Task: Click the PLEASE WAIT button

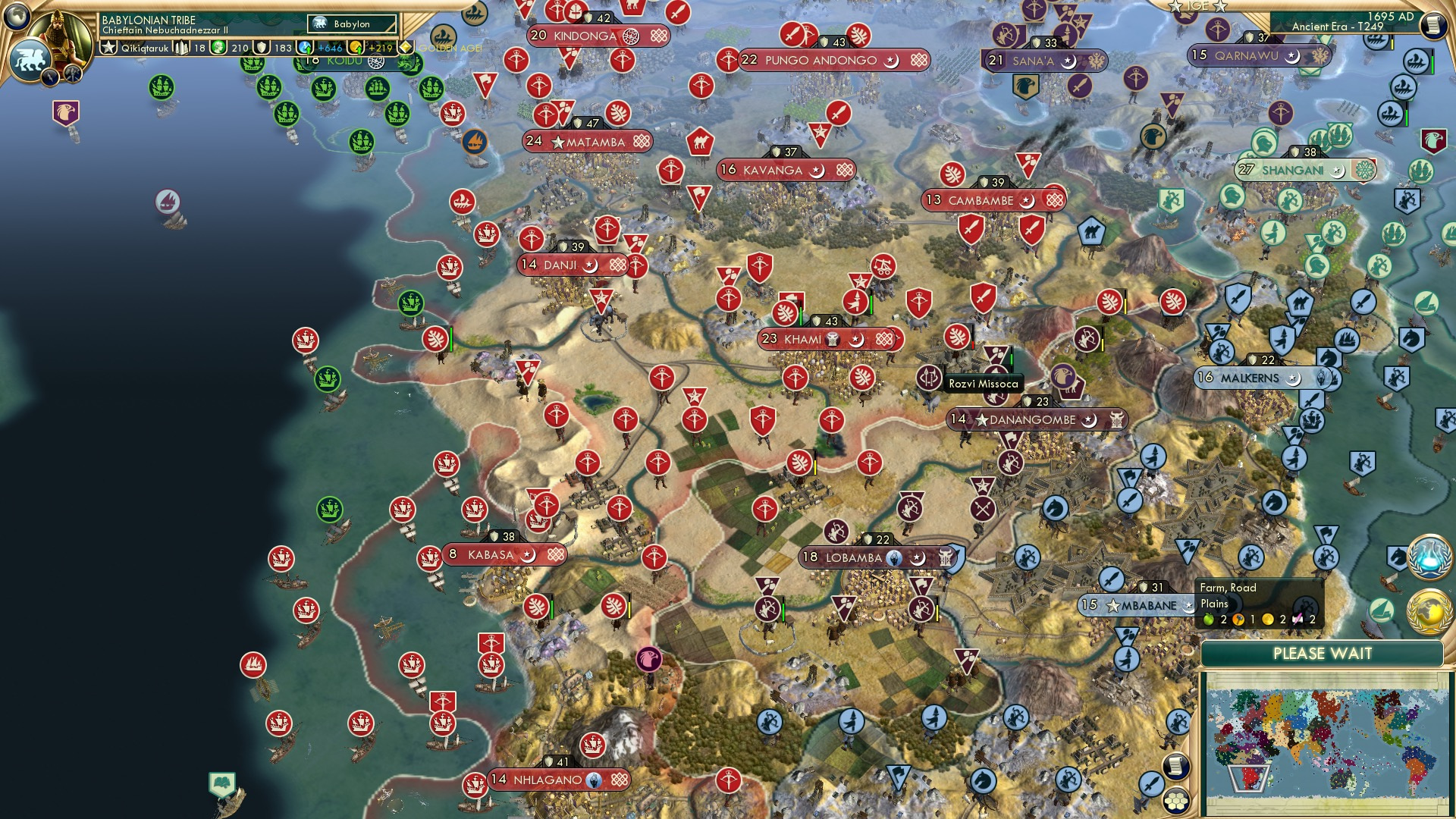Action: click(x=1325, y=653)
